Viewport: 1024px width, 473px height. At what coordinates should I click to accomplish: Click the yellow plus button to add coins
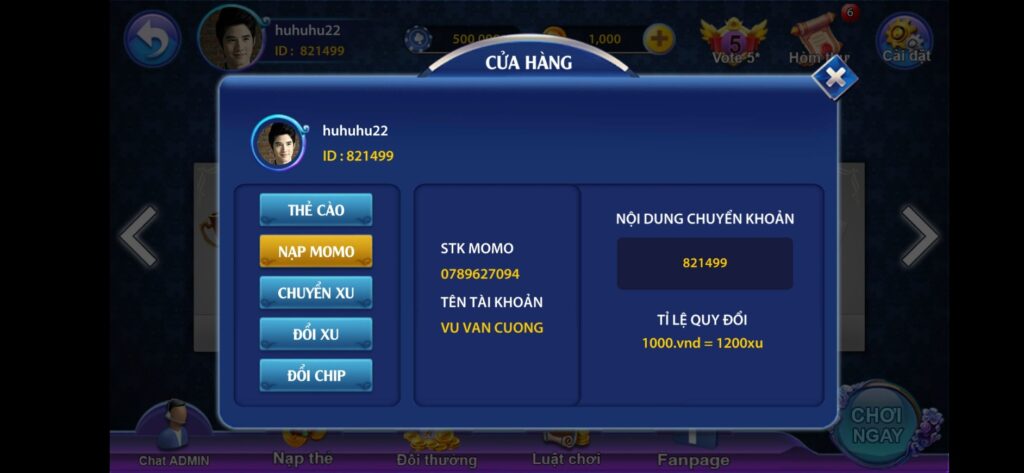point(658,39)
